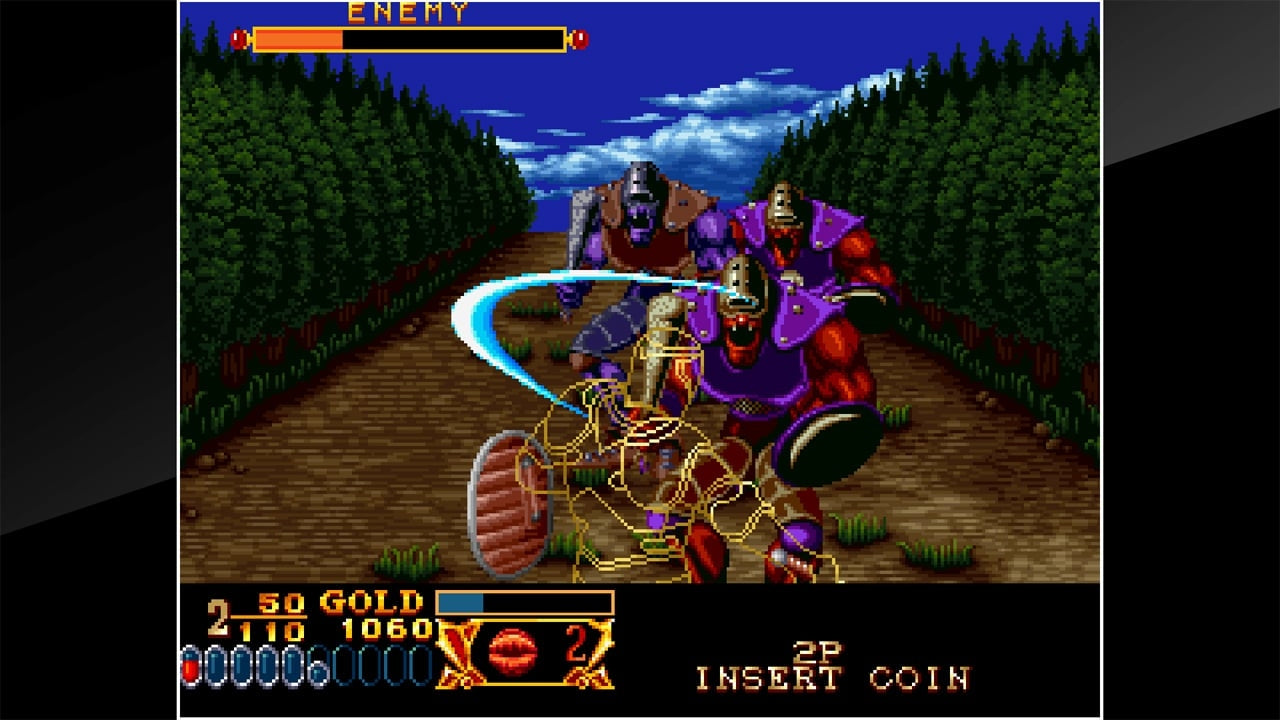The width and height of the screenshot is (1280, 720).
Task: Toggle the last empty blue orb
Action: pos(420,663)
